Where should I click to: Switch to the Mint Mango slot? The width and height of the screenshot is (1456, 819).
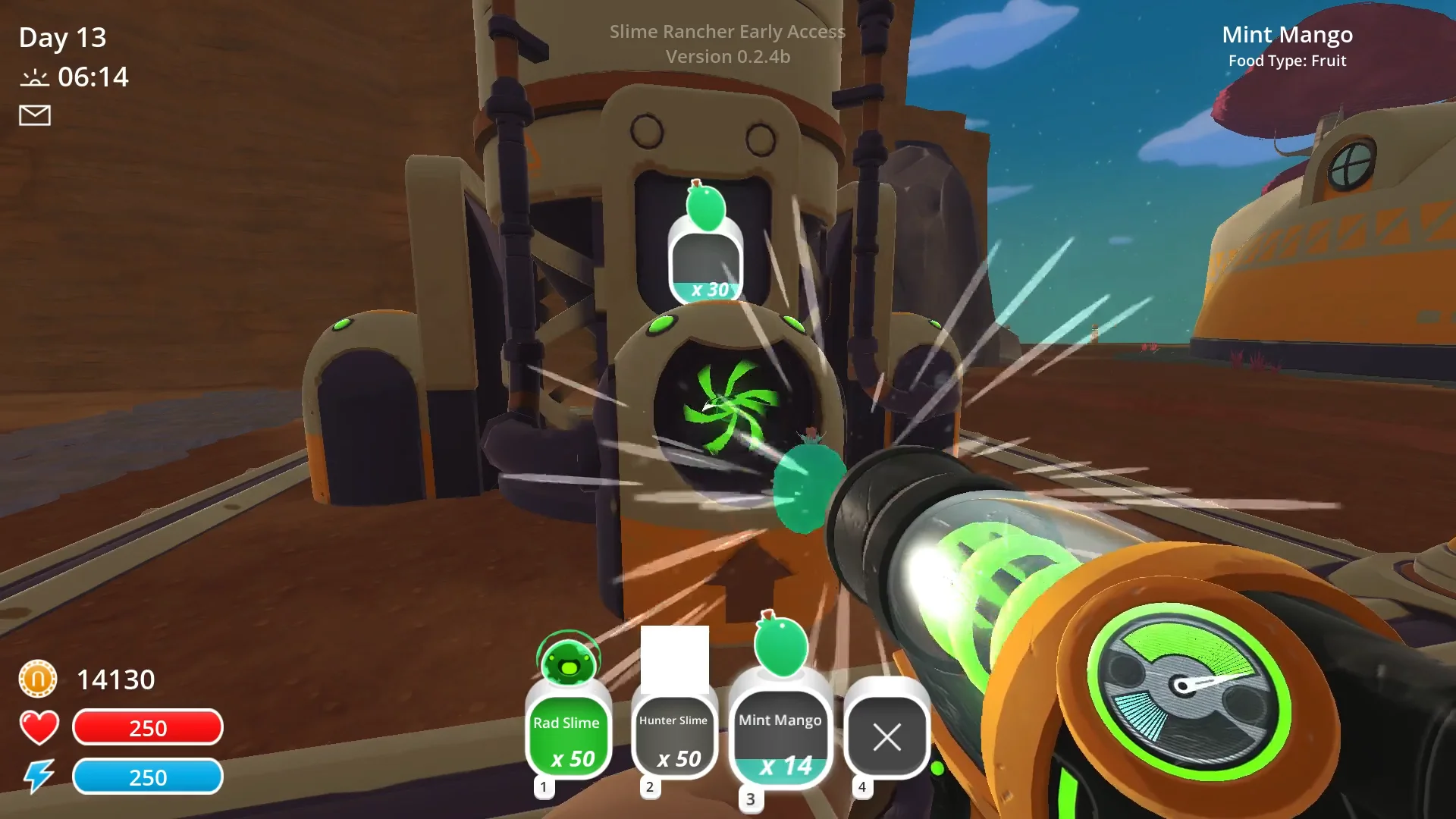point(780,739)
